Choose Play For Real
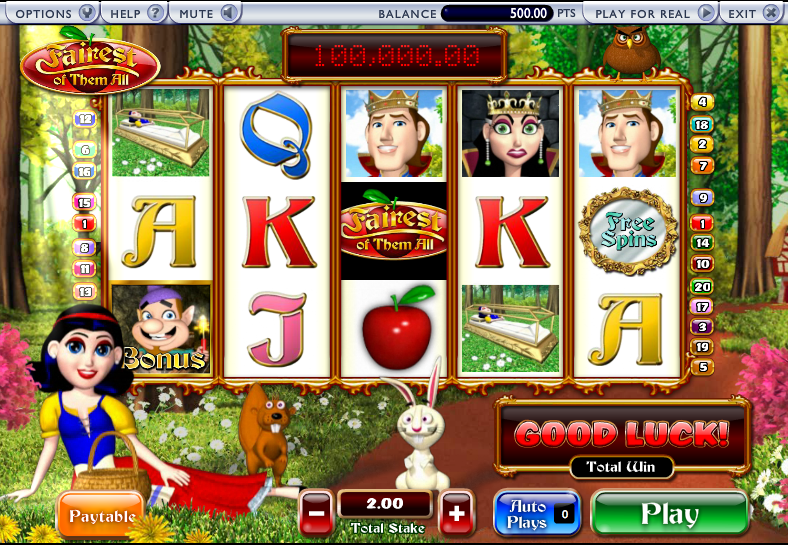Screen dimensions: 788x545 [650, 13]
